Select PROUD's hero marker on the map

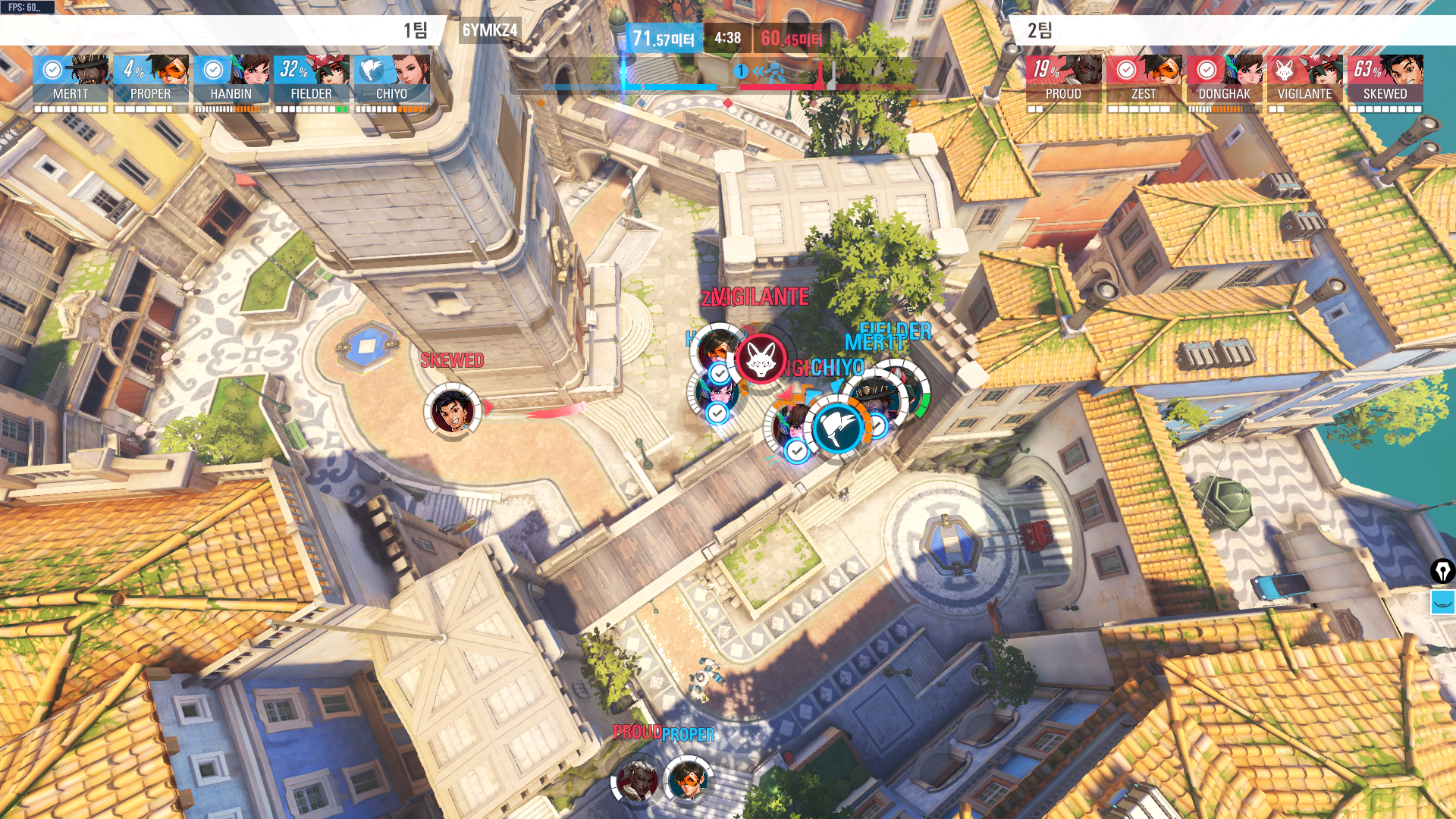pyautogui.click(x=637, y=781)
